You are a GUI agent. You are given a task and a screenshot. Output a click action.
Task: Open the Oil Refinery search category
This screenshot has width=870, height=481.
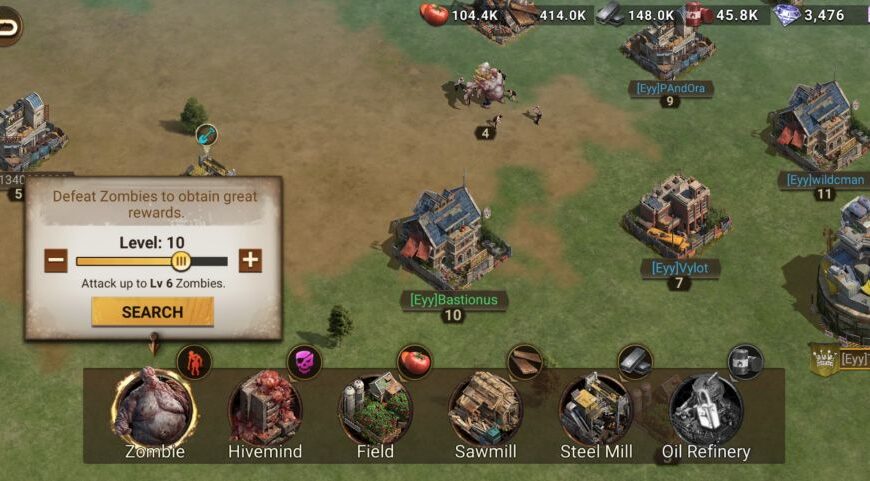tap(706, 408)
